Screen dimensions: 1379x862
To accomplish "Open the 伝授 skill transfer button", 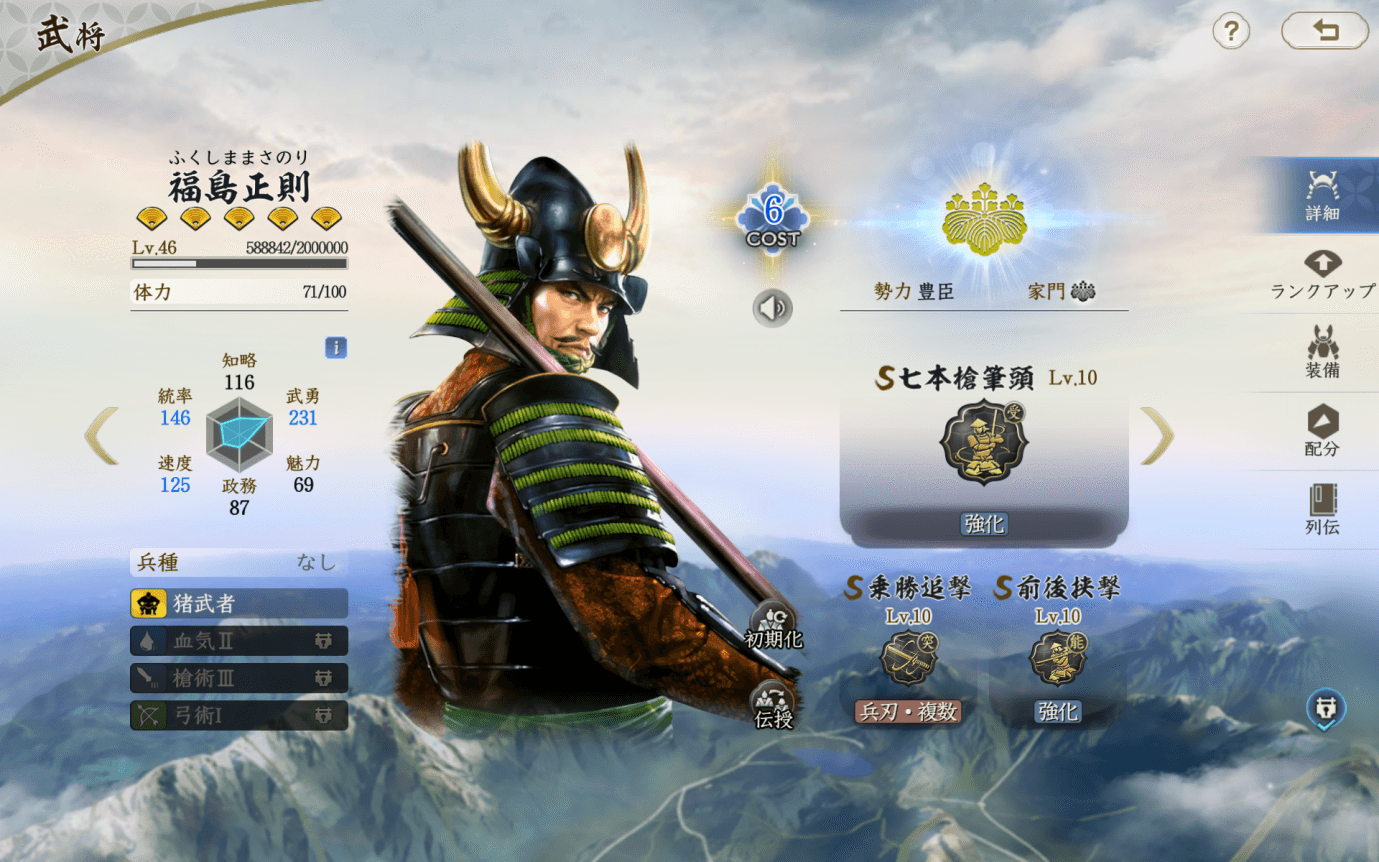I will [x=773, y=707].
